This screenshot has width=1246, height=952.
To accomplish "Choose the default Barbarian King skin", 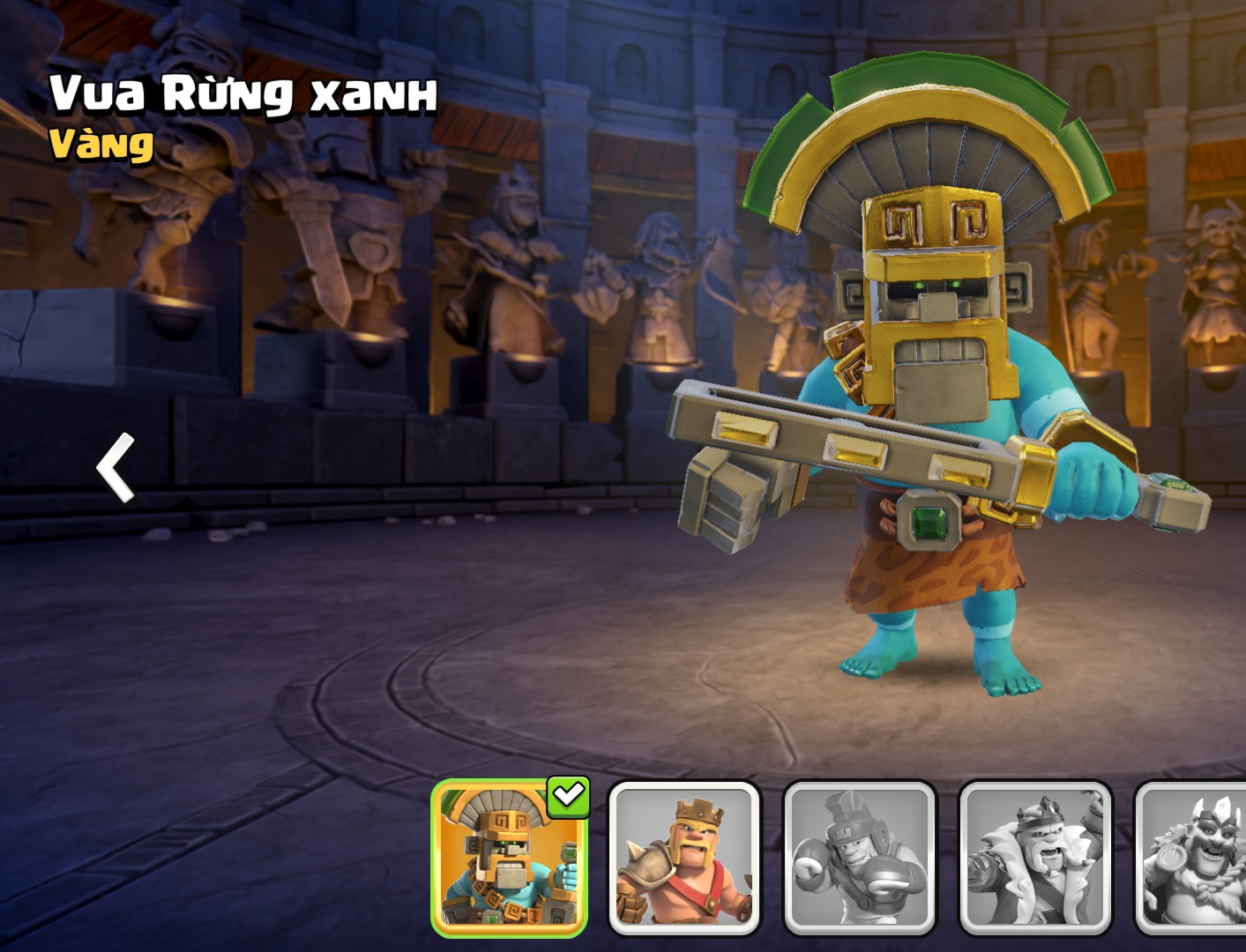I will point(684,858).
